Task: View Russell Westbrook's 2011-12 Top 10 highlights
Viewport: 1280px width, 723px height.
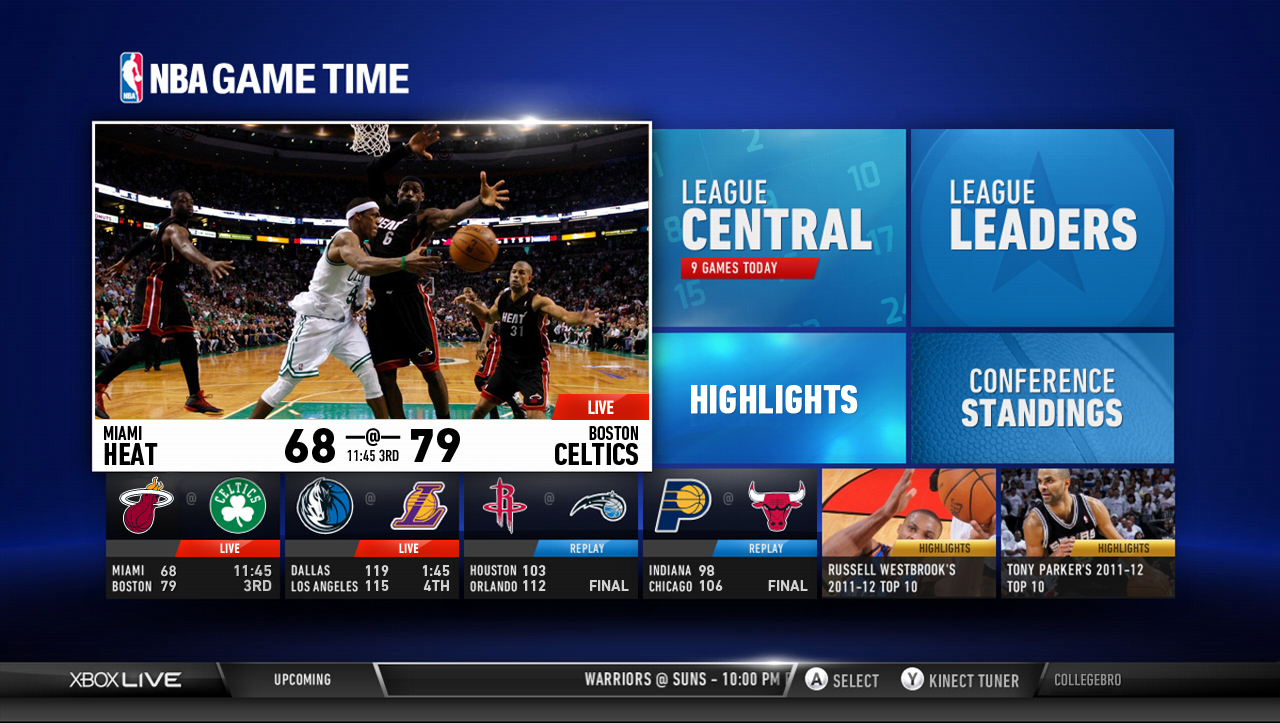Action: (x=908, y=535)
